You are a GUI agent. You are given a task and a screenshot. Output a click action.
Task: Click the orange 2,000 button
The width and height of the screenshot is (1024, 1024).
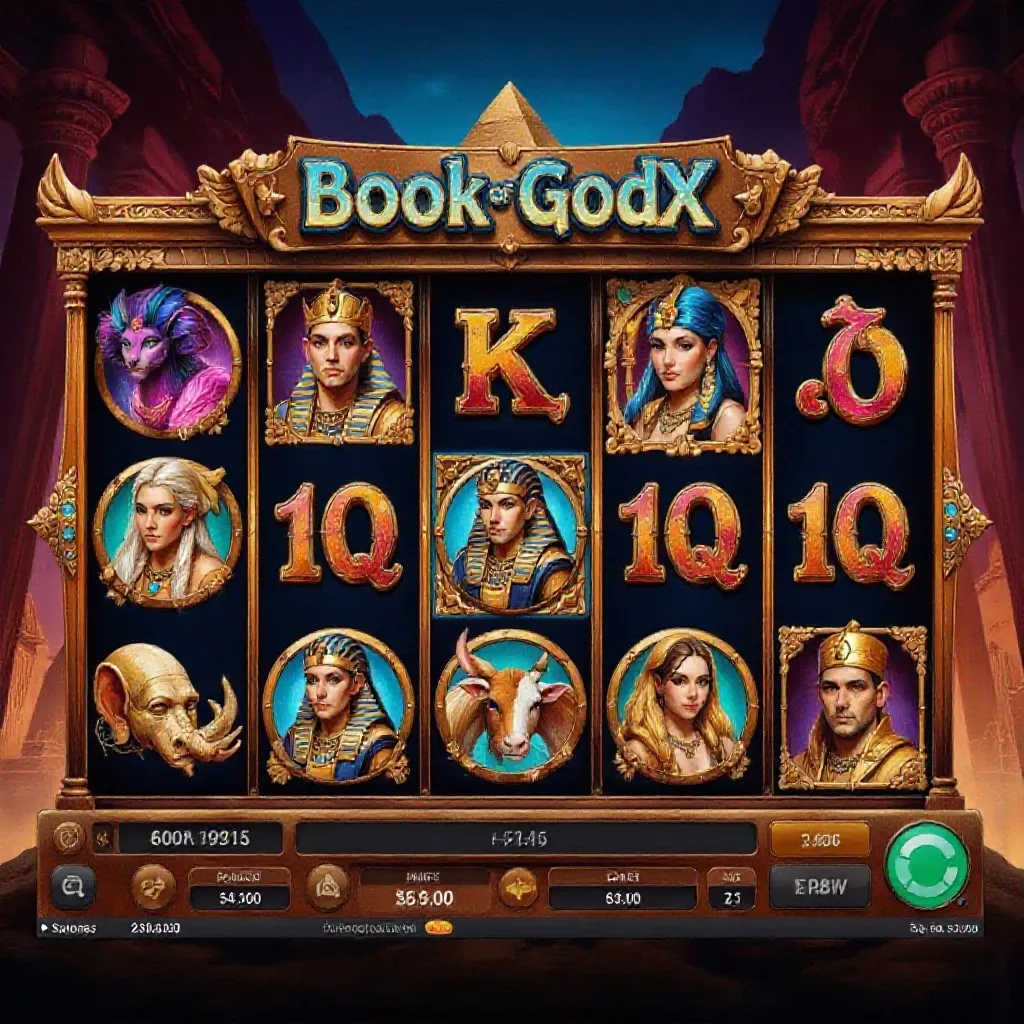click(819, 839)
